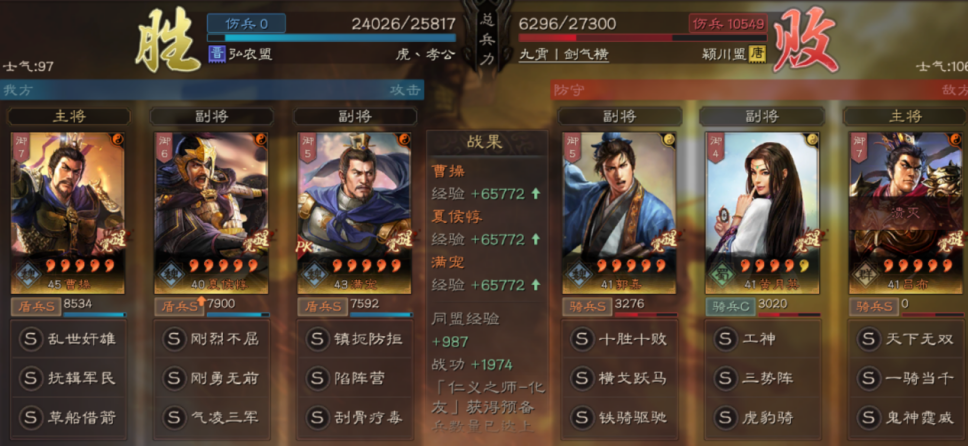This screenshot has height=447, width=968.
Task: Open the 抚辑军民 skill
Action: coord(68,378)
